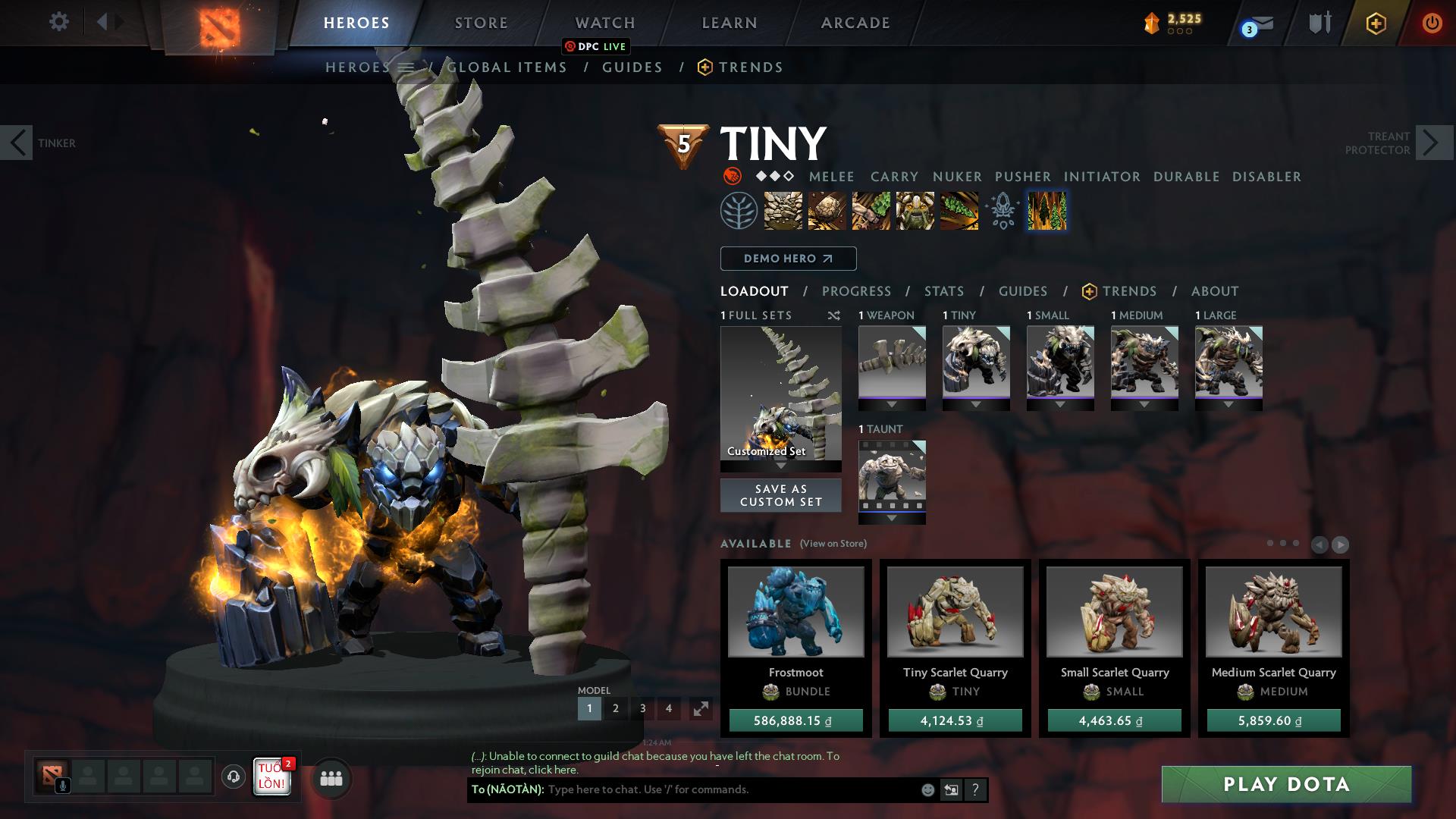The width and height of the screenshot is (1456, 819).
Task: Expand the 1 WEAPON slot dropdown arrow
Action: click(x=892, y=403)
